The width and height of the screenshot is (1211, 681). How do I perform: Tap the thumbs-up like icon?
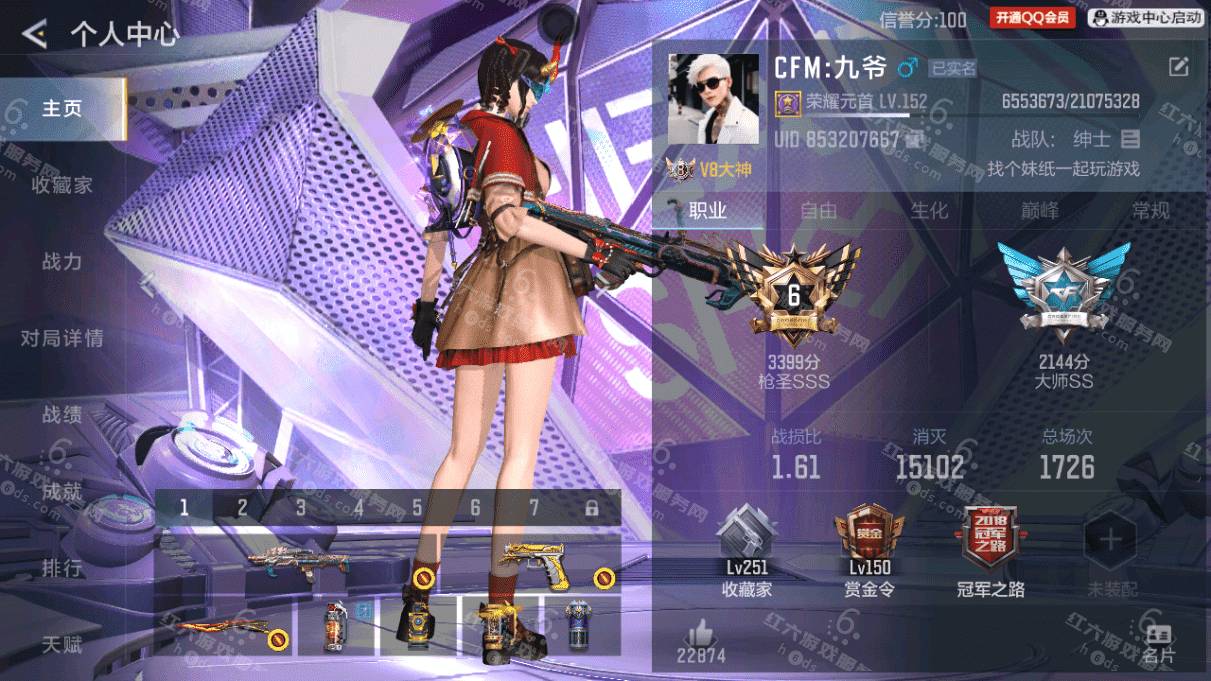click(701, 634)
